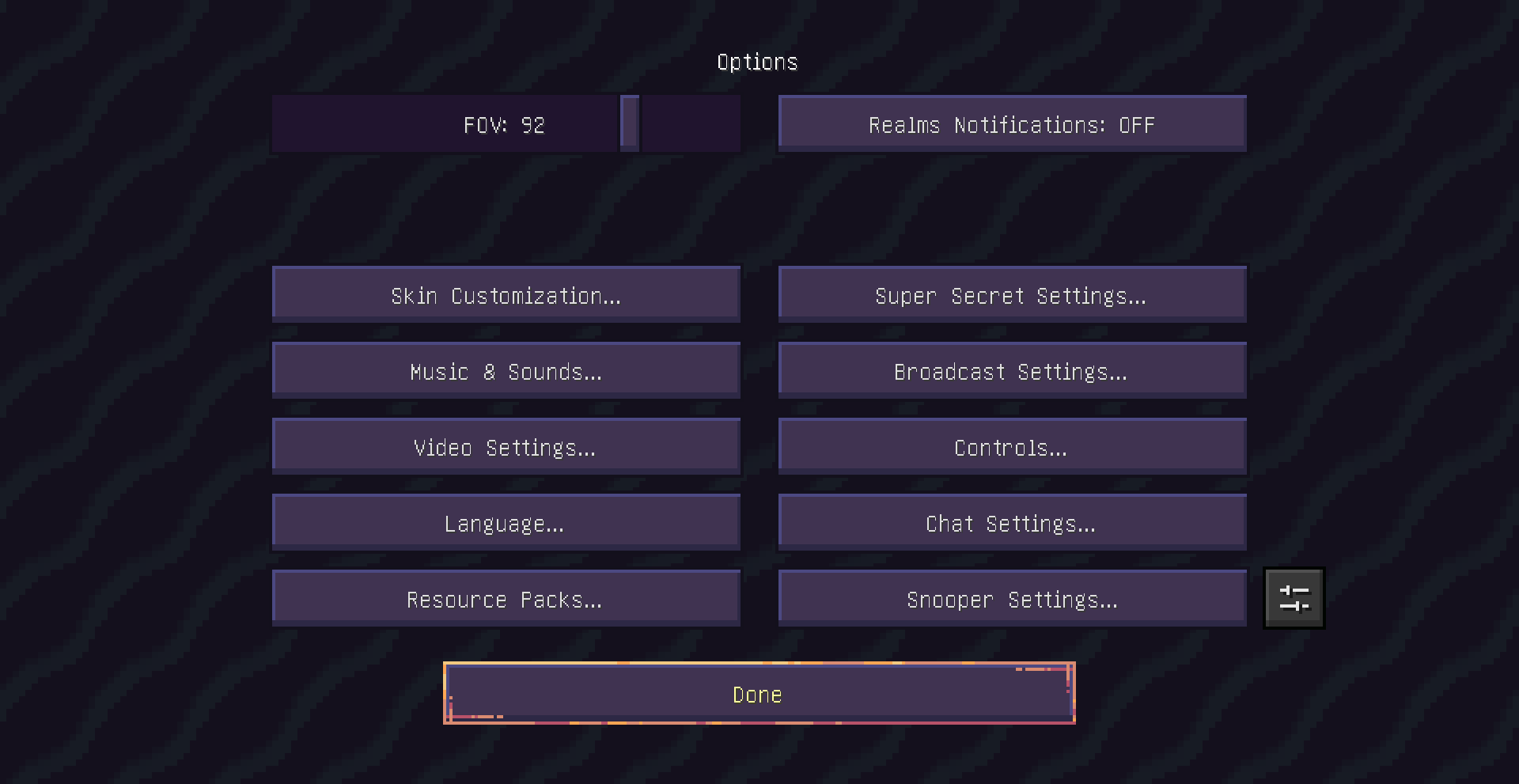Select the Video Settings entry
Image resolution: width=1519 pixels, height=784 pixels.
pos(506,445)
